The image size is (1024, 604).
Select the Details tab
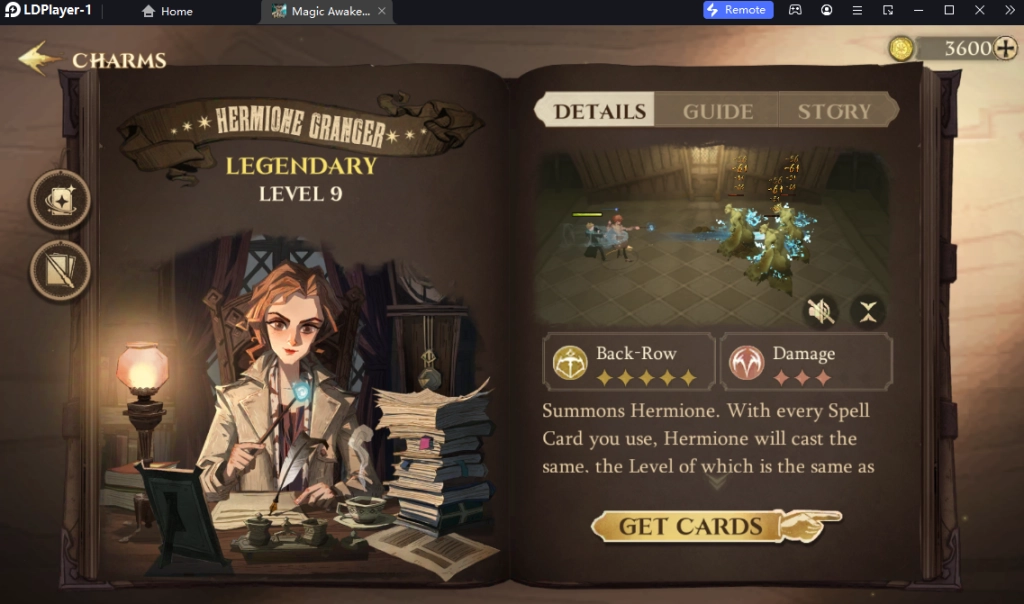click(x=597, y=111)
